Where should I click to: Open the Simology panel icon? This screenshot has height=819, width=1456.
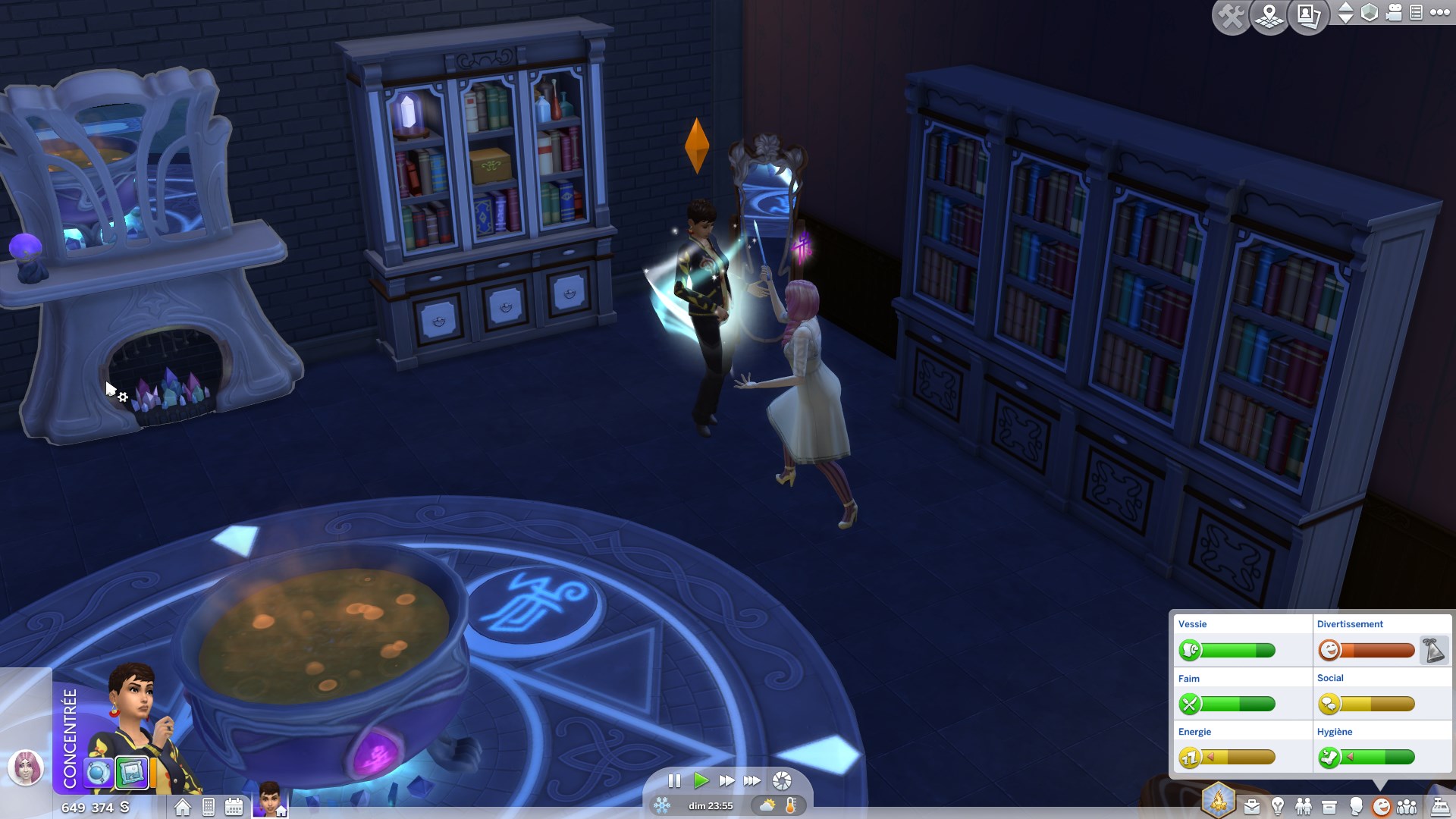[x=1356, y=806]
